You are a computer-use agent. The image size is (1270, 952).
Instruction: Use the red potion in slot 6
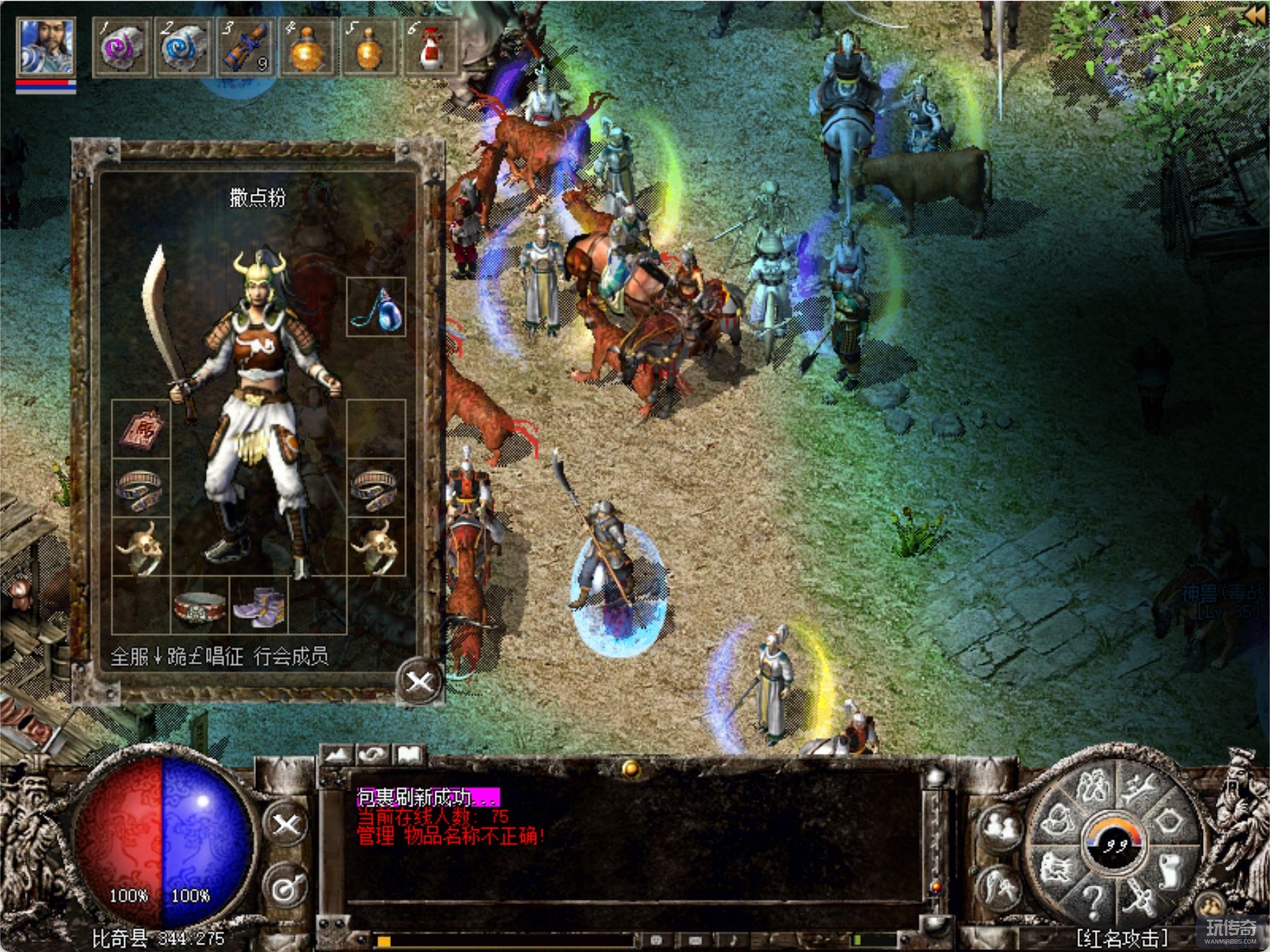(x=430, y=48)
